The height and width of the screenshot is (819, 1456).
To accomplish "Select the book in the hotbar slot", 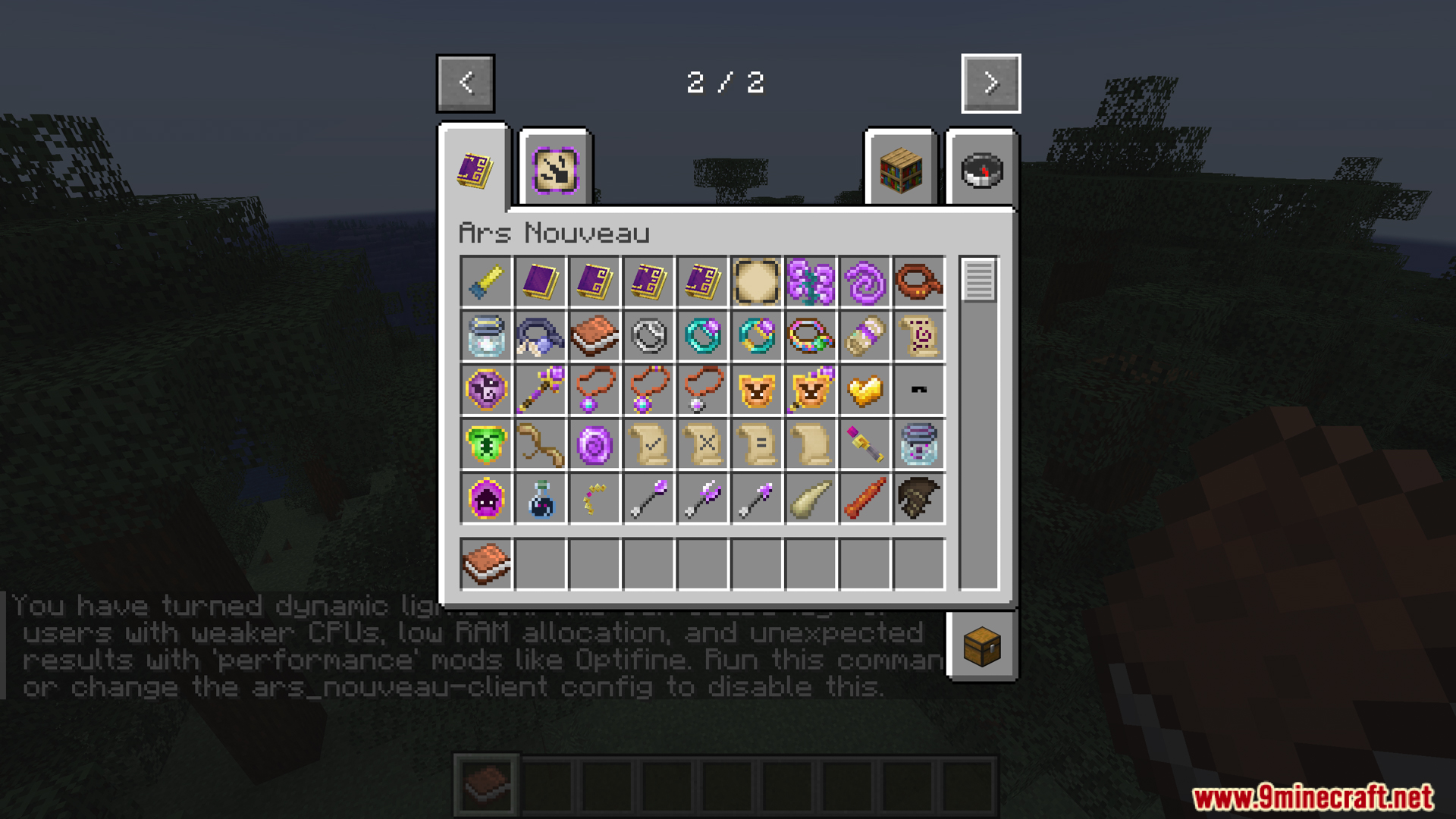I will (486, 788).
